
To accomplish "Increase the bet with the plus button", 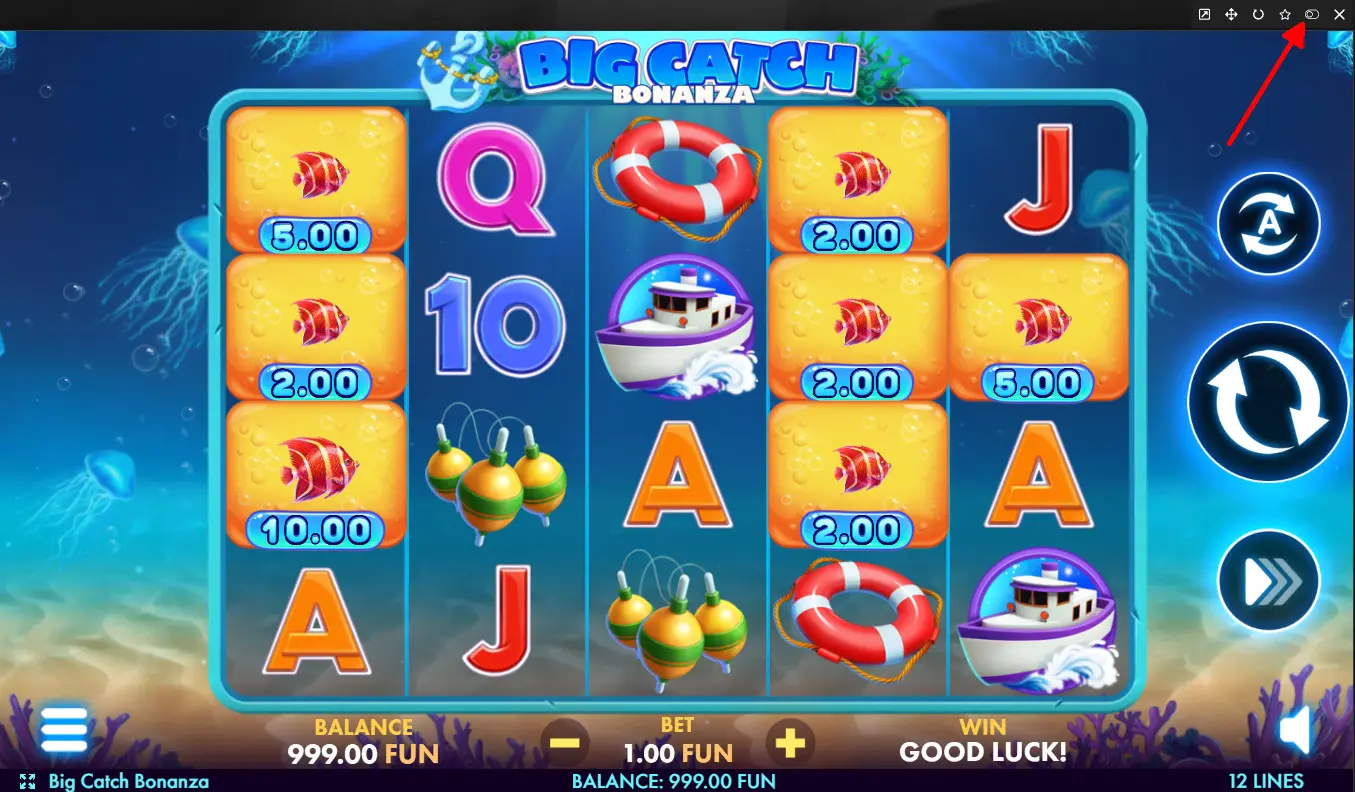I will coord(790,743).
